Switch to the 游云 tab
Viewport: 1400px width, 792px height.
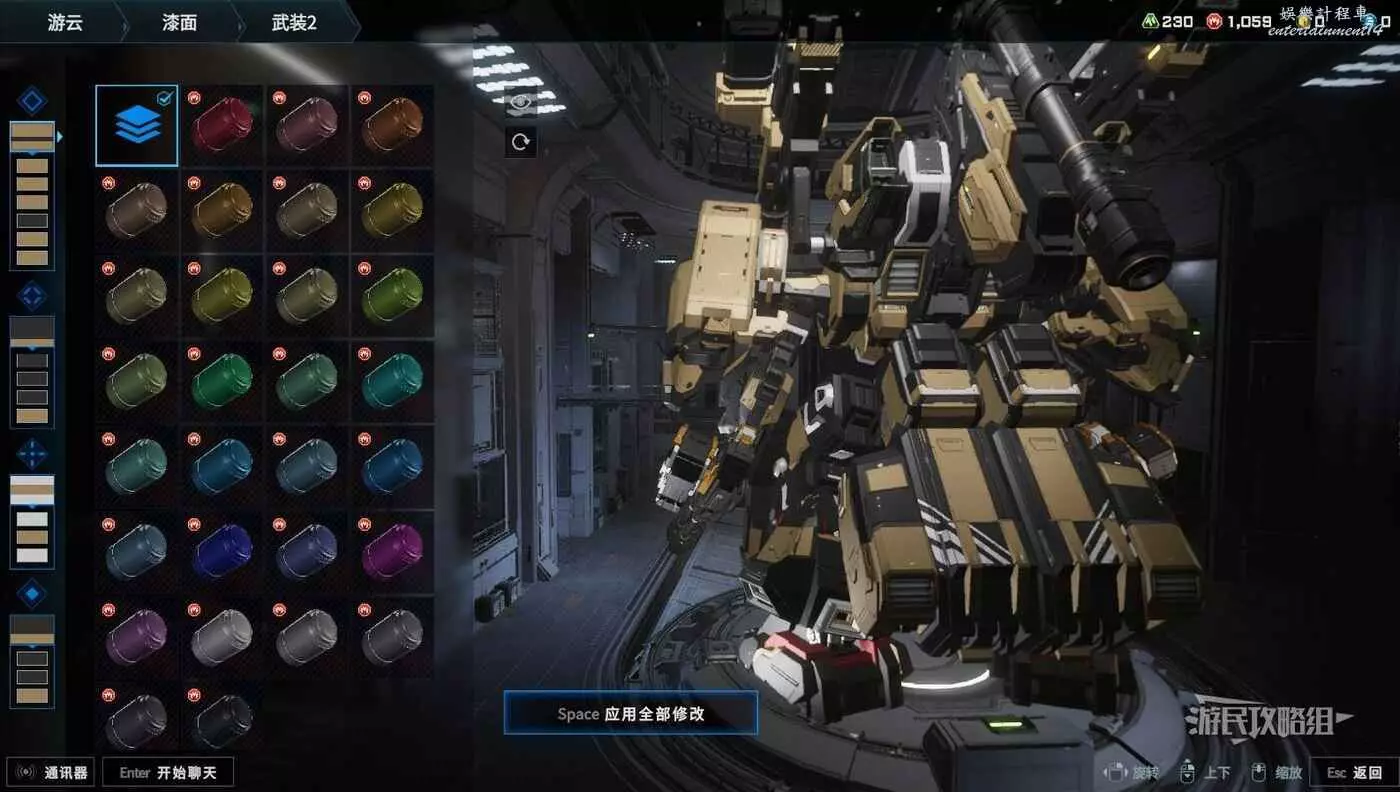click(65, 22)
